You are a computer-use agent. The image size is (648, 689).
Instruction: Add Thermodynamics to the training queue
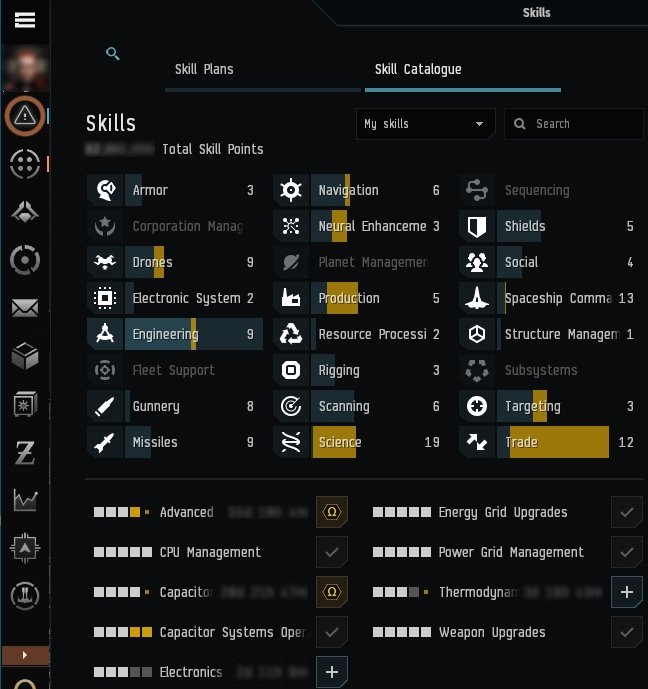(626, 592)
